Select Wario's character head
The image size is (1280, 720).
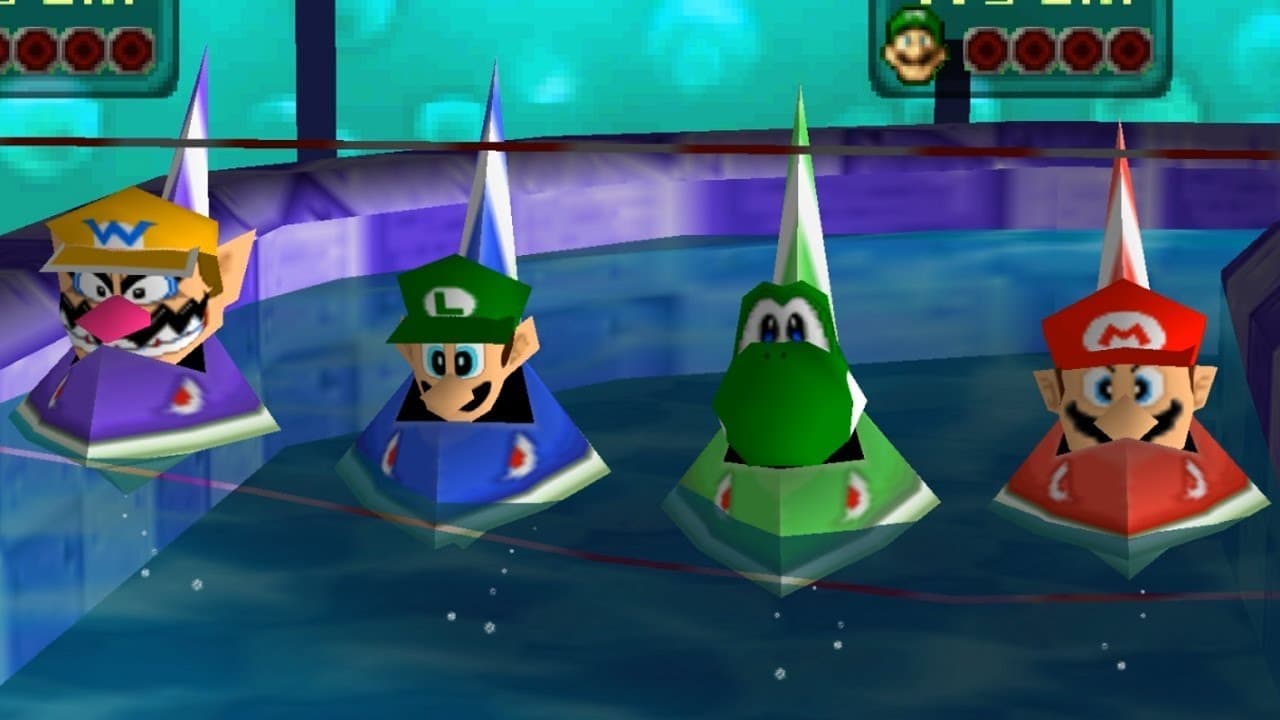pyautogui.click(x=130, y=310)
